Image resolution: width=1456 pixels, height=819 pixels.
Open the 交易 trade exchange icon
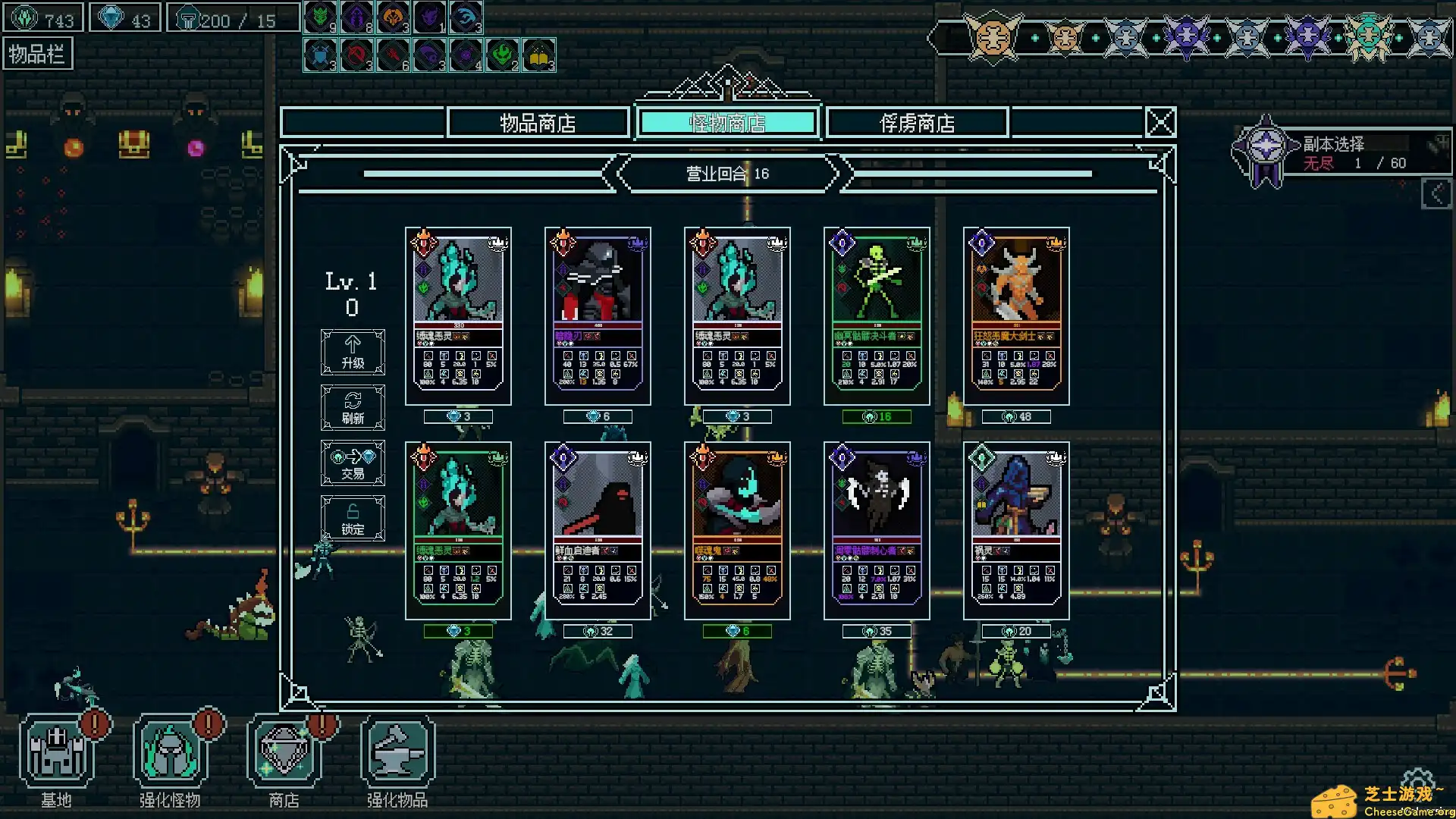pos(352,463)
